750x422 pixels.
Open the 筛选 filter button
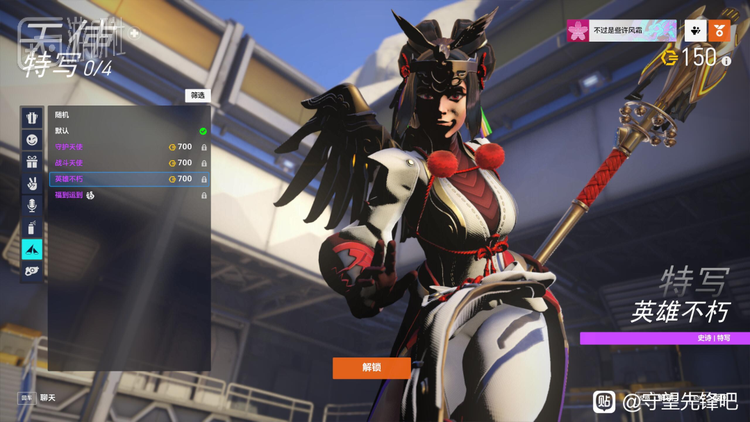click(x=197, y=95)
